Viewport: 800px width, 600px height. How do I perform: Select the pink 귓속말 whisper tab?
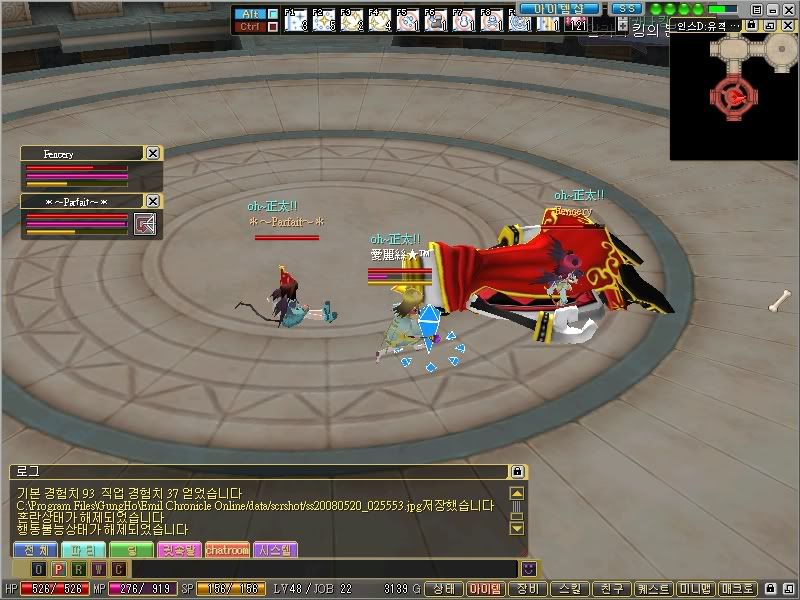click(179, 550)
